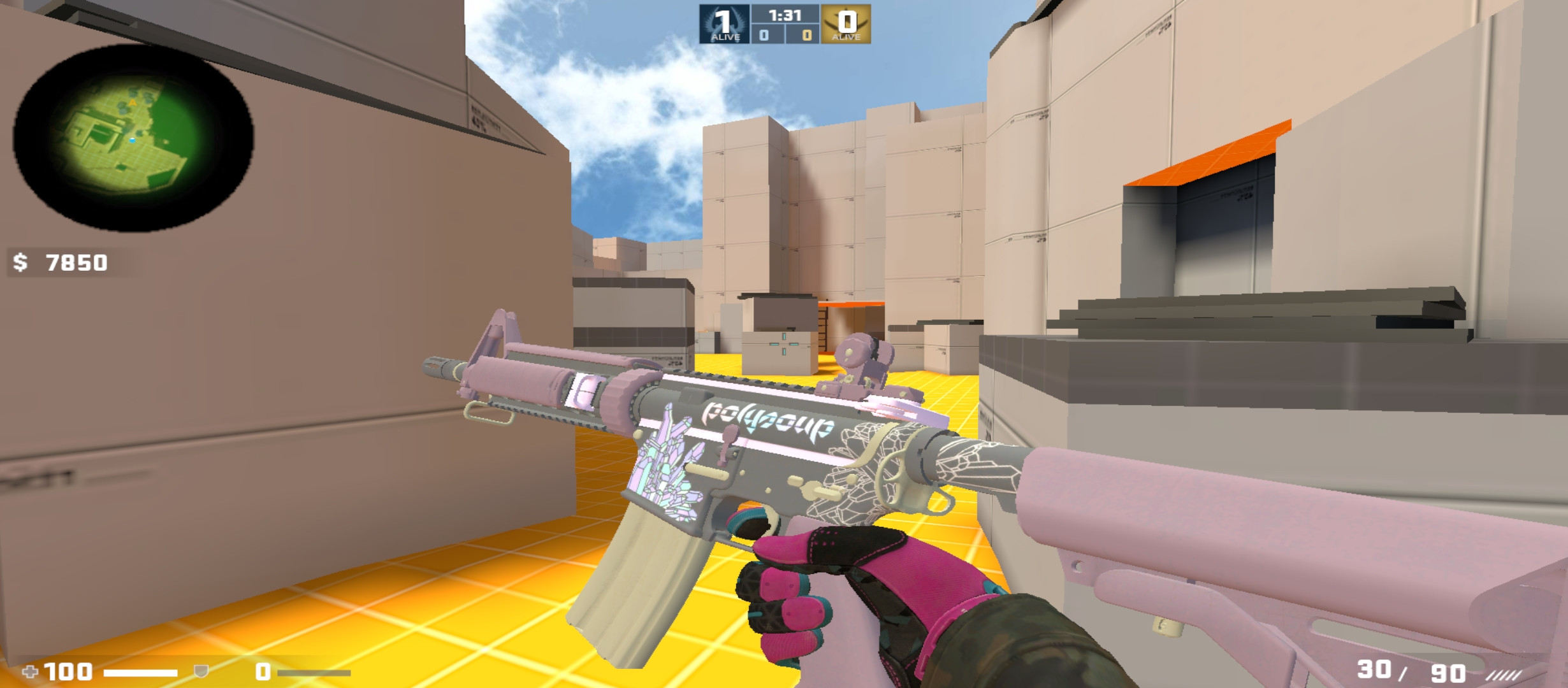Click the bombsite marker on the radar
Viewport: 1568px width, 688px height.
click(133, 103)
